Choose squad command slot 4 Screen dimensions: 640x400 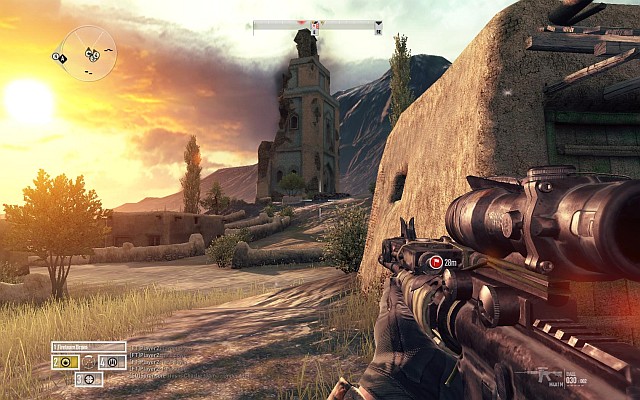click(x=112, y=361)
